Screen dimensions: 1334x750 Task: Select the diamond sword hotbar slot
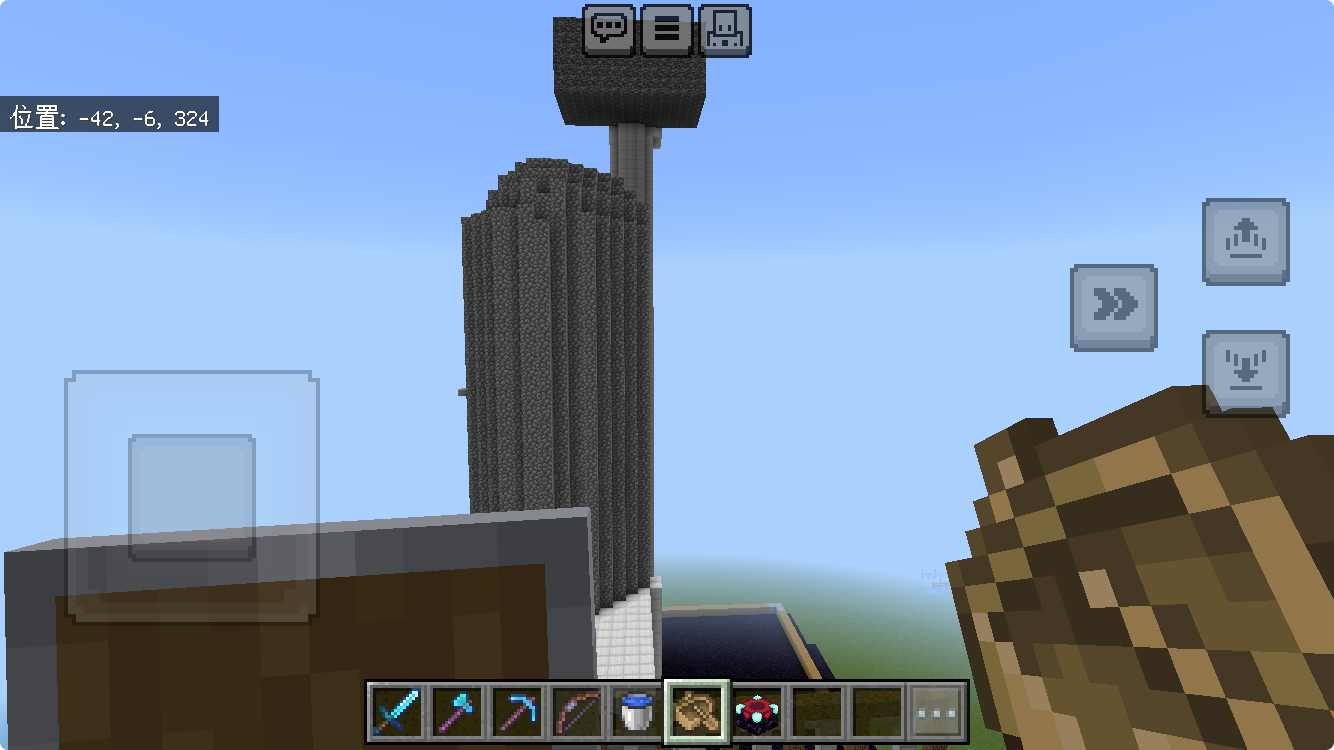tap(397, 712)
